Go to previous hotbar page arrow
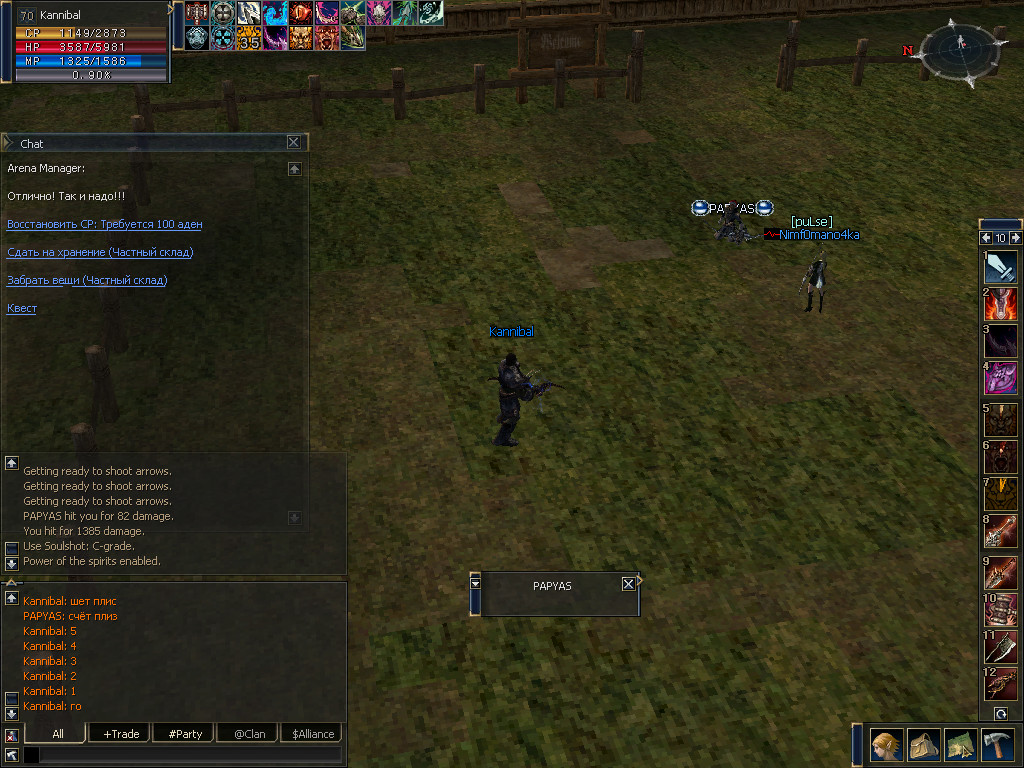This screenshot has height=768, width=1024. [985, 238]
